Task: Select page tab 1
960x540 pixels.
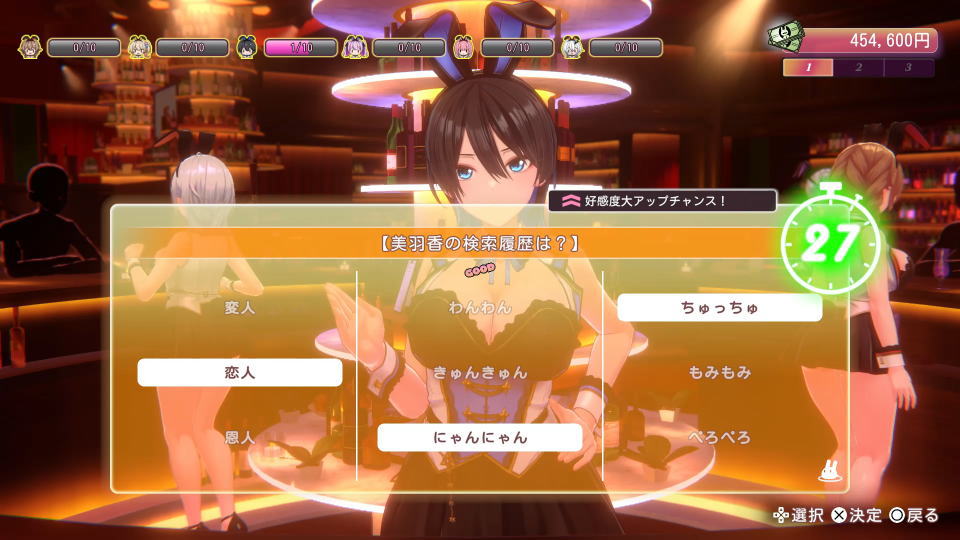Action: 808,68
